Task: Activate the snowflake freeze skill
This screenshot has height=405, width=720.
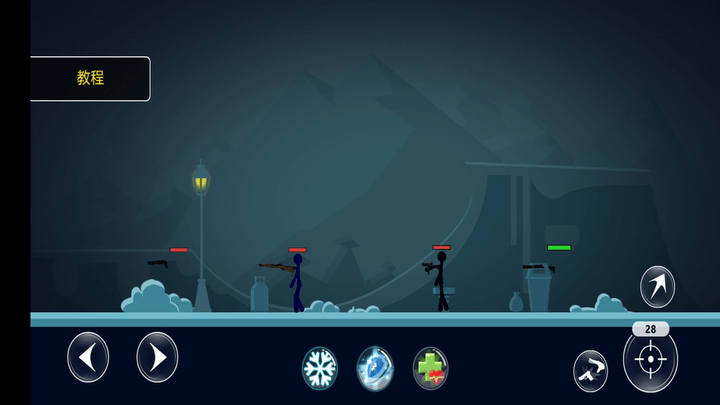Action: tap(320, 368)
